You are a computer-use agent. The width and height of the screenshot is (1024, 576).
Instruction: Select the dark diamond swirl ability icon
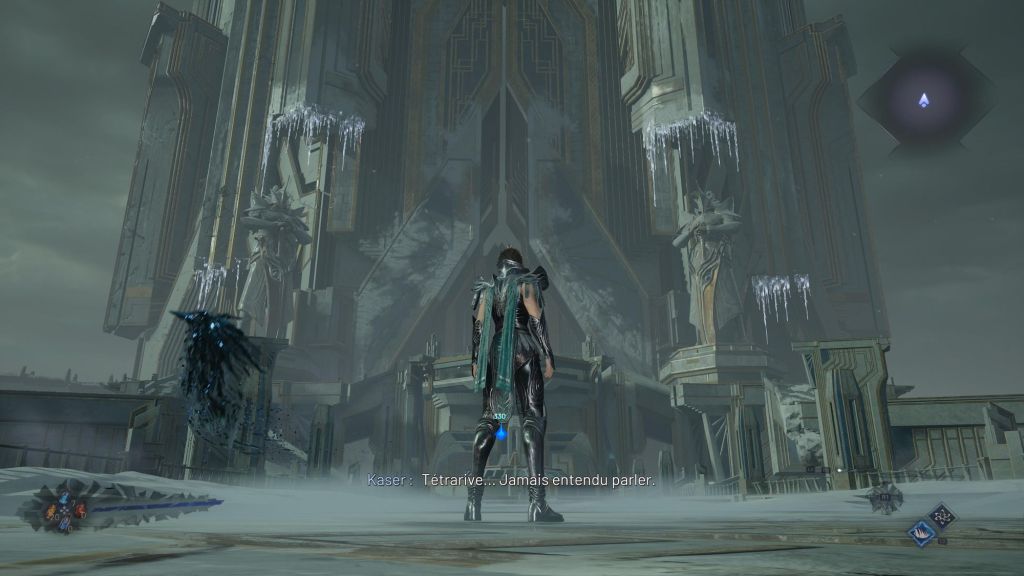point(942,515)
